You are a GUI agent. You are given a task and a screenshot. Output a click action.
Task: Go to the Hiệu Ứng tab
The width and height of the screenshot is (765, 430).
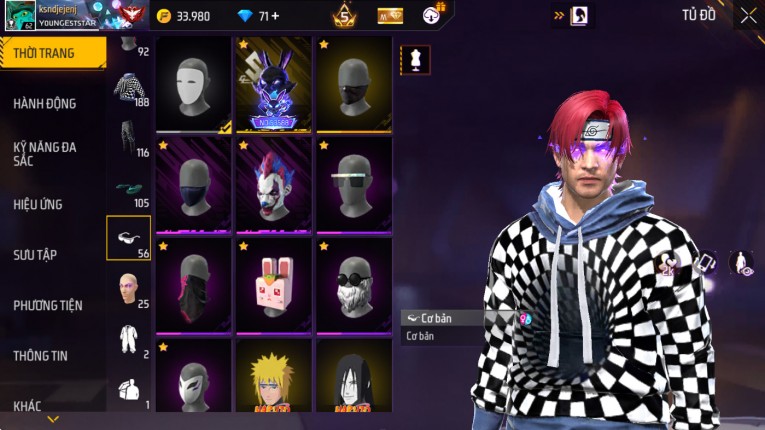(x=39, y=204)
